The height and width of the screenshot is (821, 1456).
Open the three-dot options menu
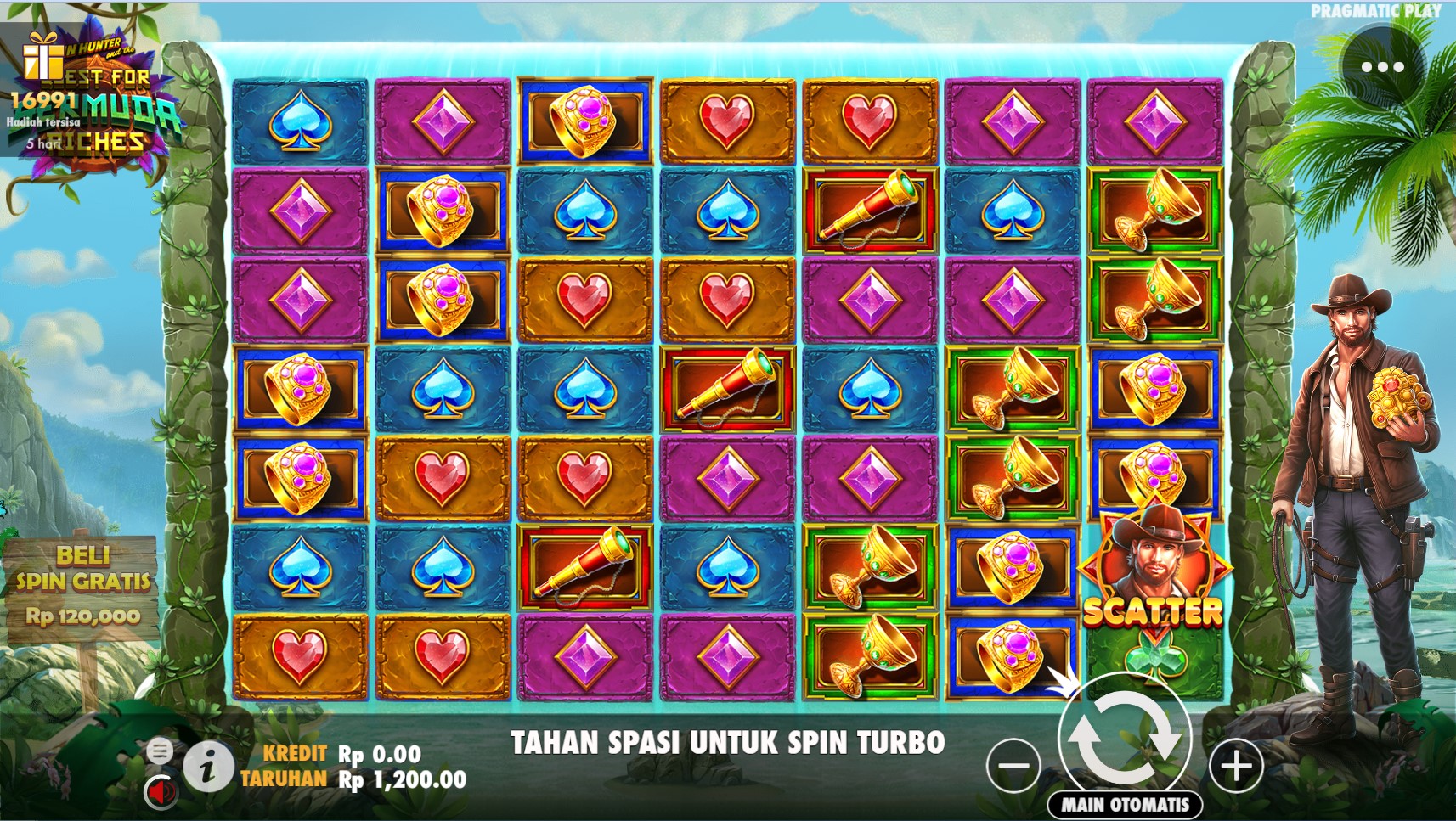(x=1382, y=67)
